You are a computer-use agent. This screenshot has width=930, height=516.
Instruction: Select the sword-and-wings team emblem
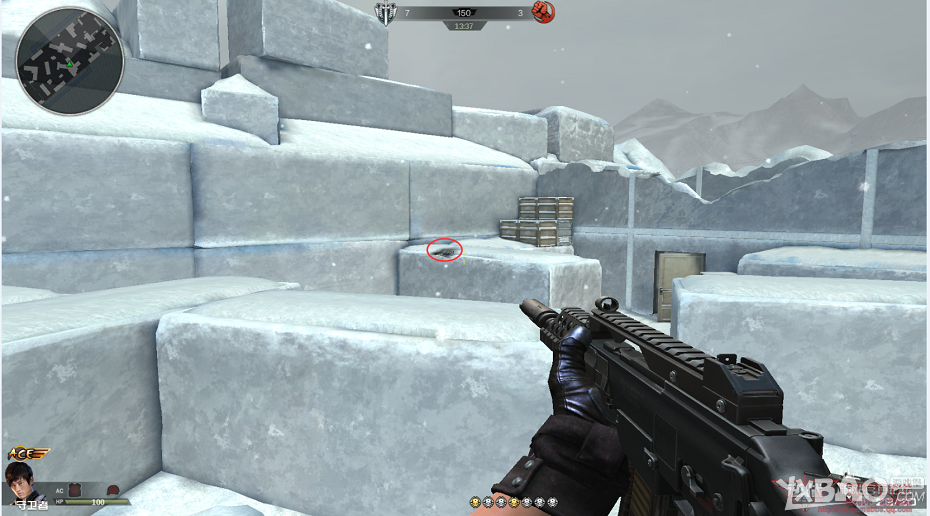pyautogui.click(x=385, y=13)
